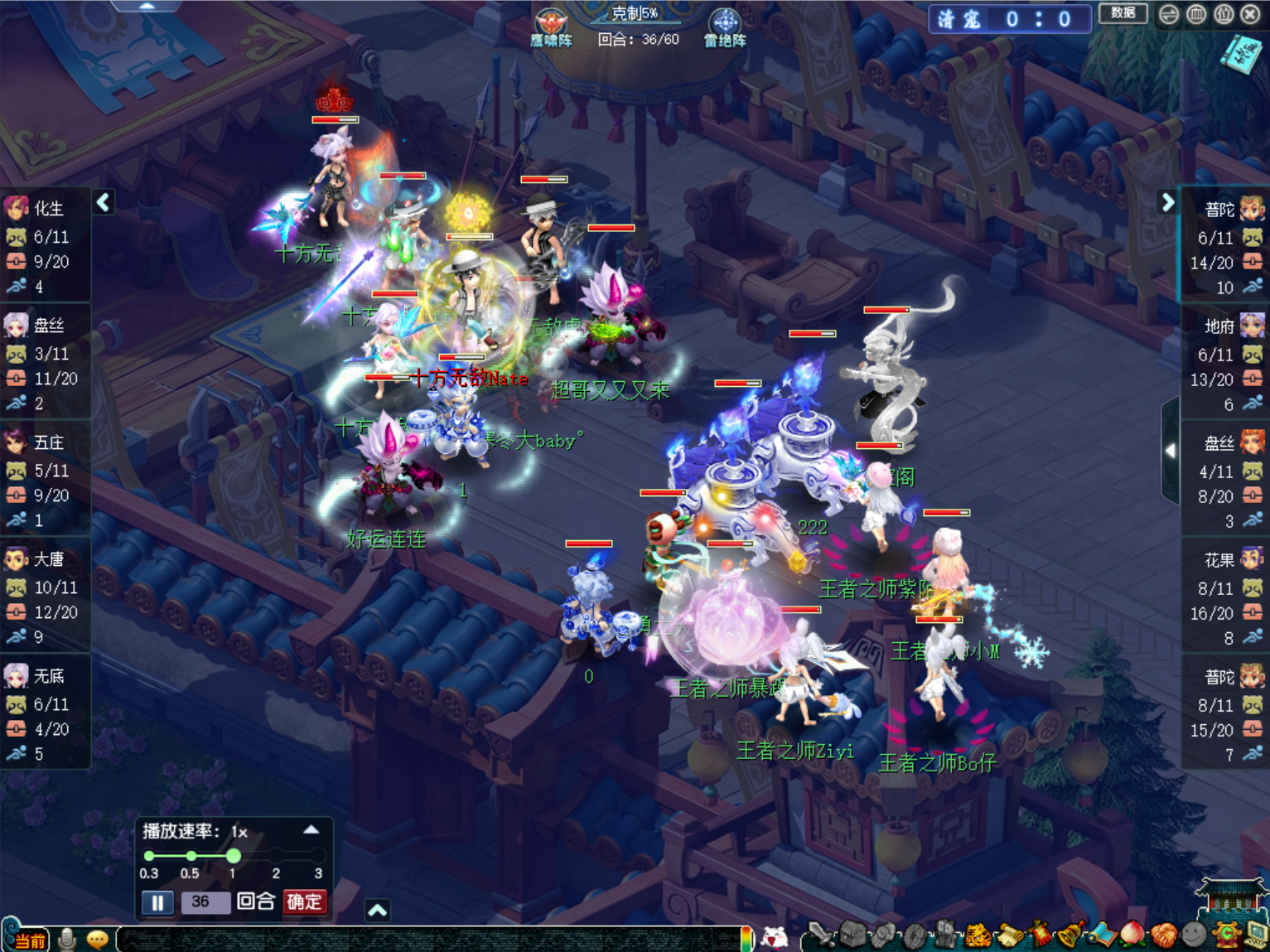
Task: Collapse the right team panel arrow
Action: point(1167,202)
